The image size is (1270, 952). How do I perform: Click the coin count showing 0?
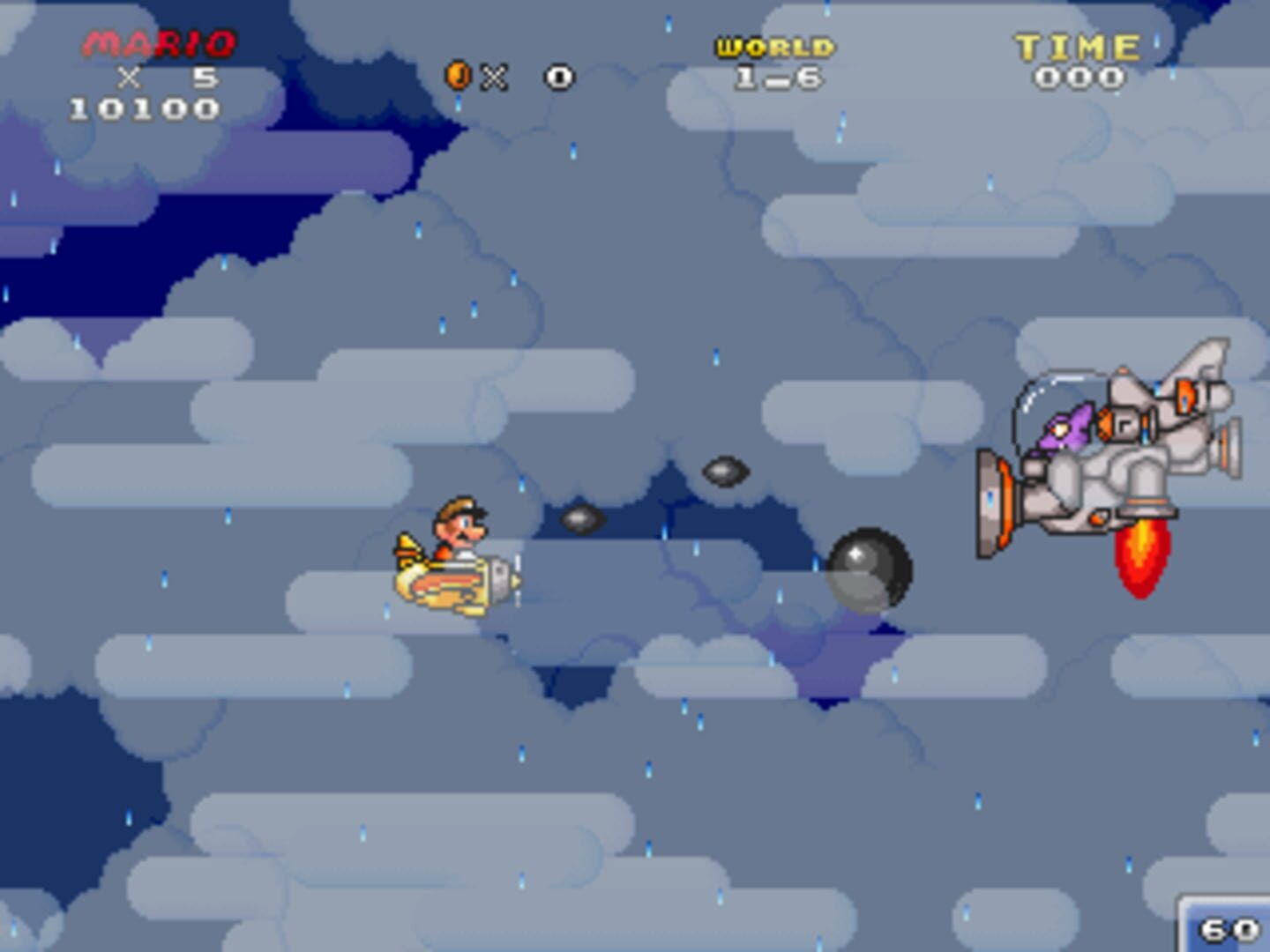pos(557,76)
